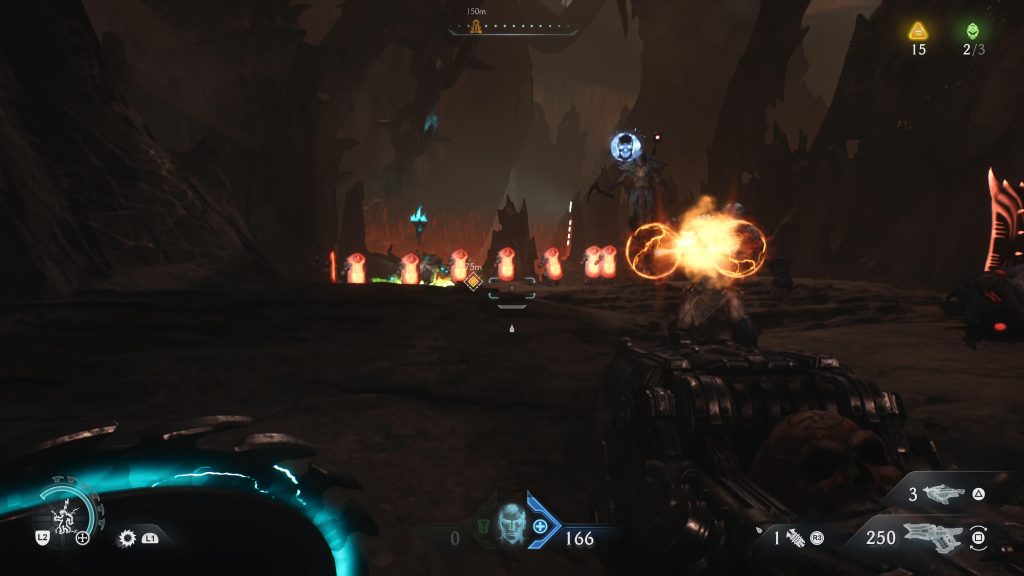Viewport: 1024px width, 576px height.
Task: Click the character portrait in the health HUD
Action: [510, 520]
